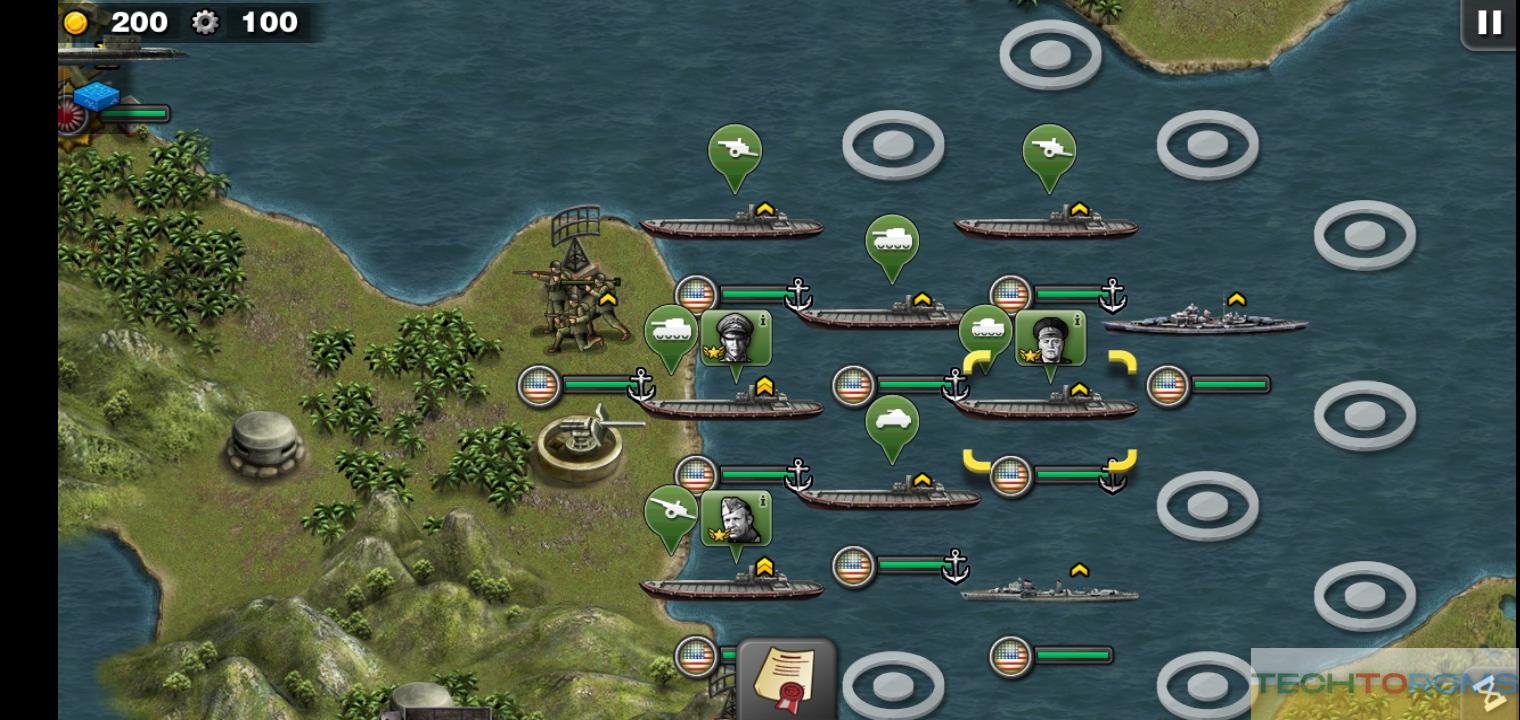1520x720 pixels.
Task: Select the transport carrying the armored car
Action: click(x=889, y=496)
